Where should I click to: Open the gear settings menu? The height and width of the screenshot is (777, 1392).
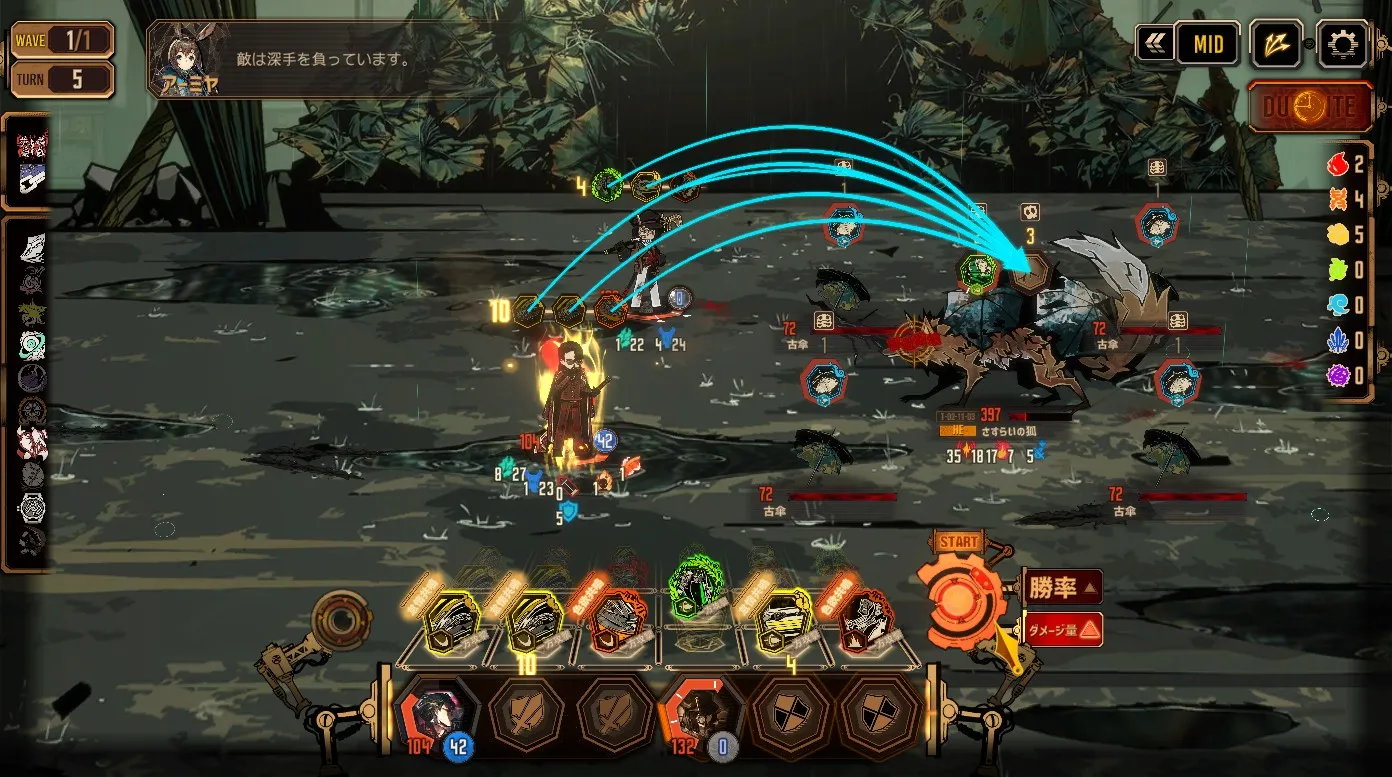[x=1342, y=43]
